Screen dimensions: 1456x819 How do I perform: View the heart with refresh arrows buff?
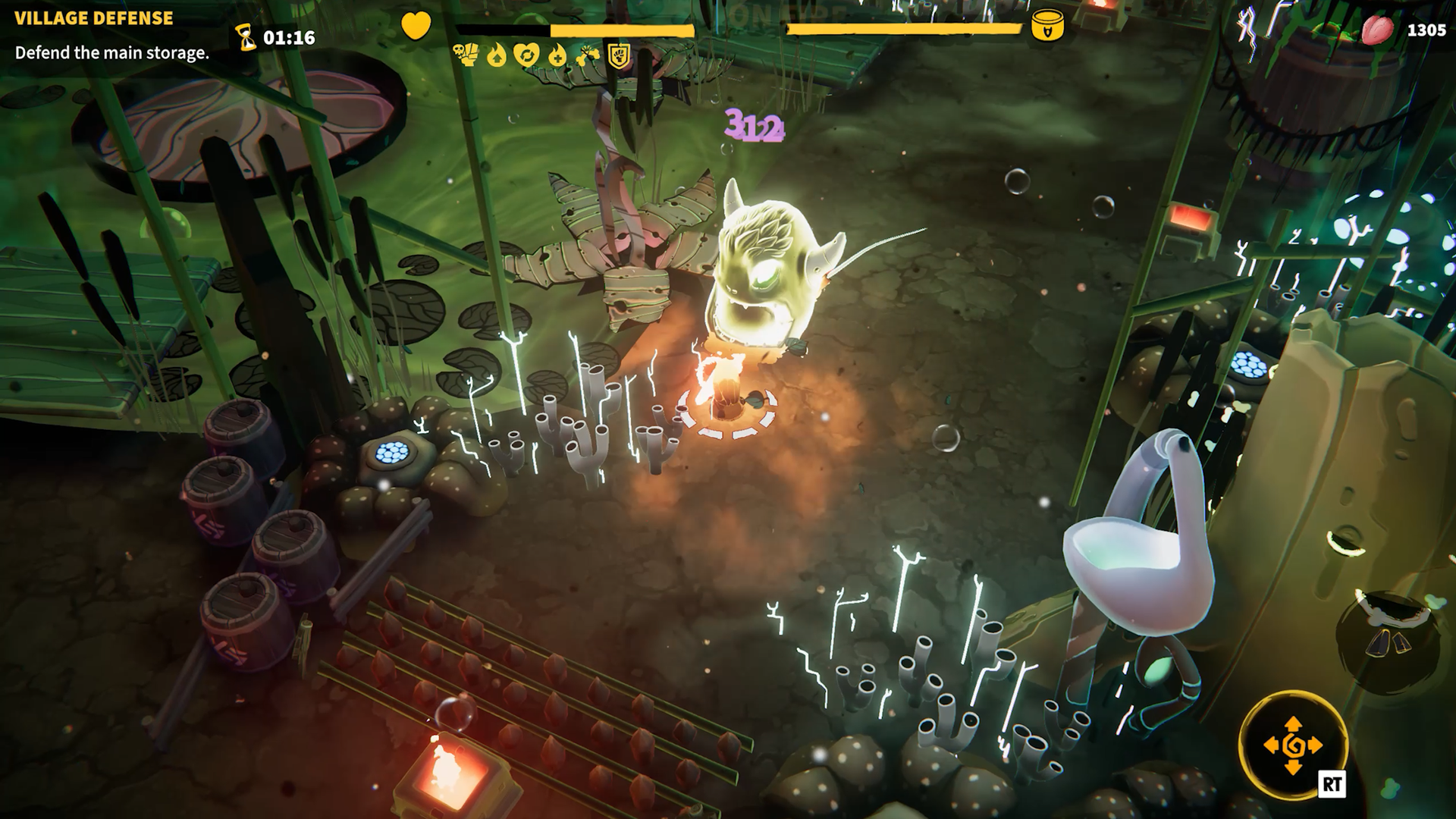tap(526, 55)
